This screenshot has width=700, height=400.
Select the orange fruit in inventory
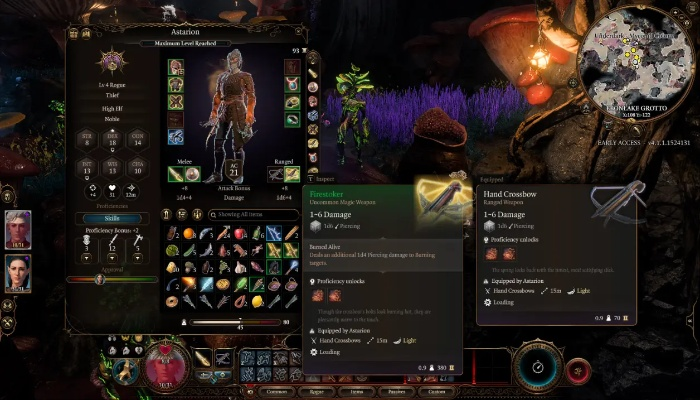click(x=190, y=233)
